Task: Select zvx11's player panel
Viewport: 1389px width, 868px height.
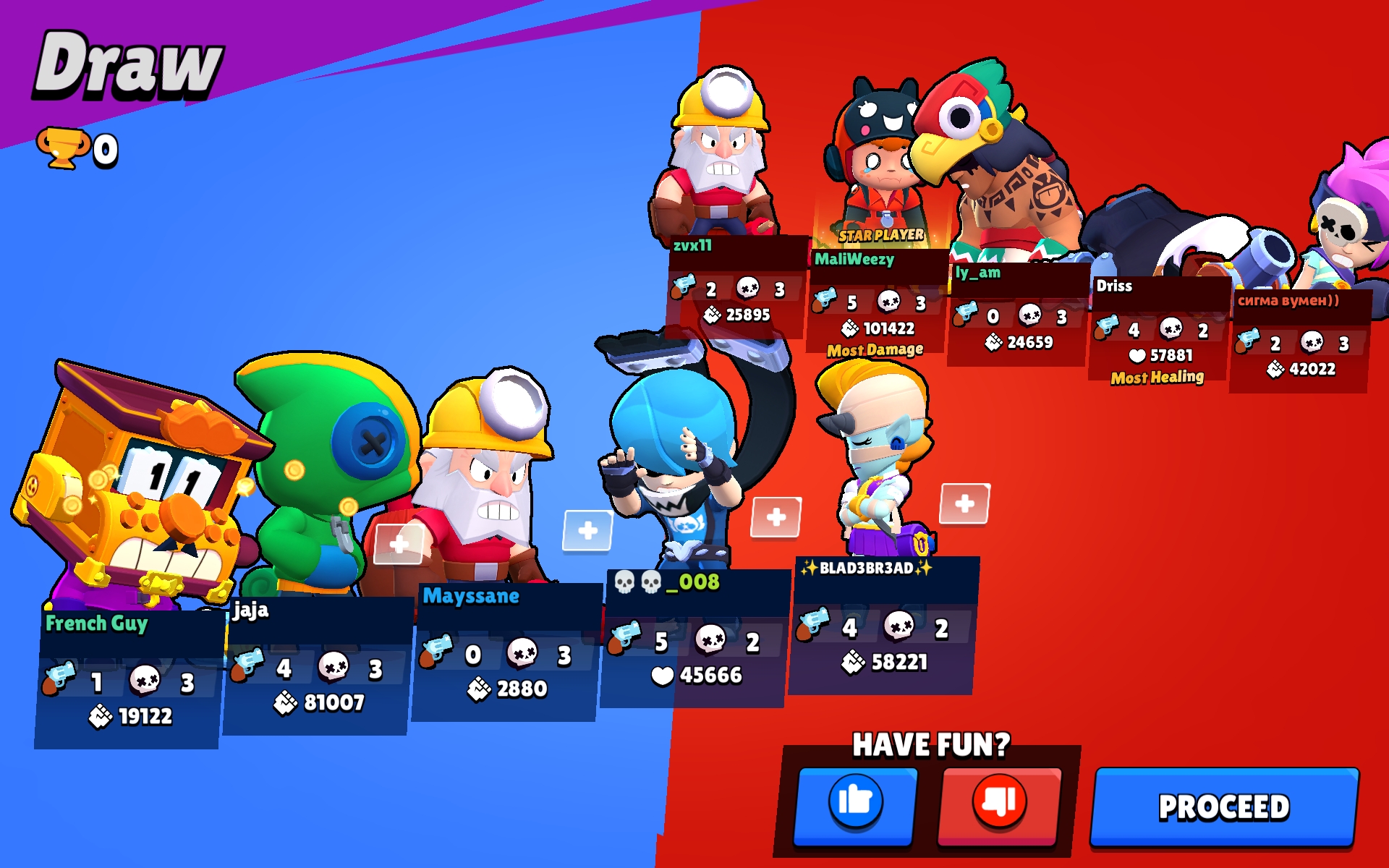Action: 736,288
